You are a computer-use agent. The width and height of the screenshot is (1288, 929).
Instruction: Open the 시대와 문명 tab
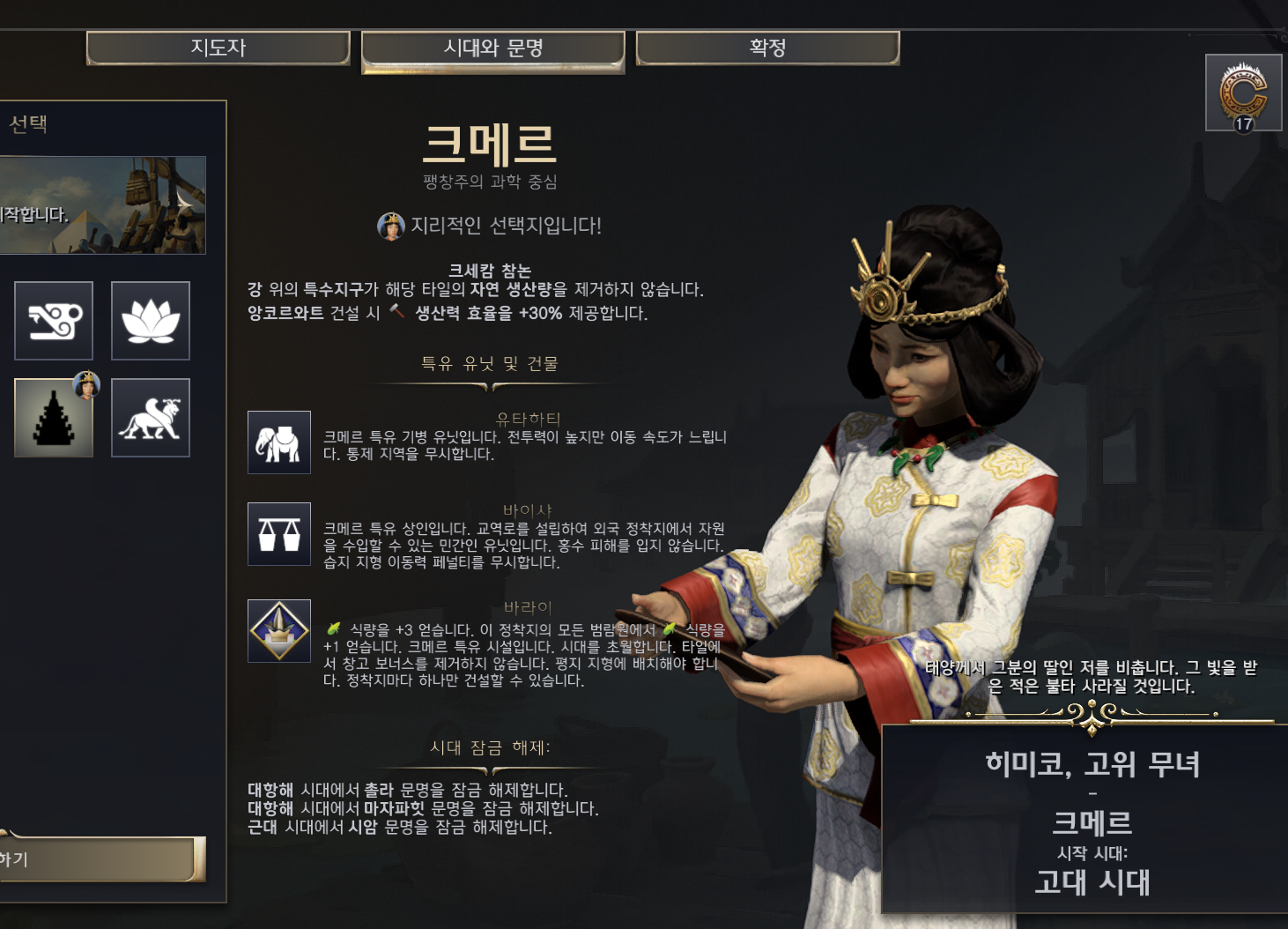tap(492, 48)
